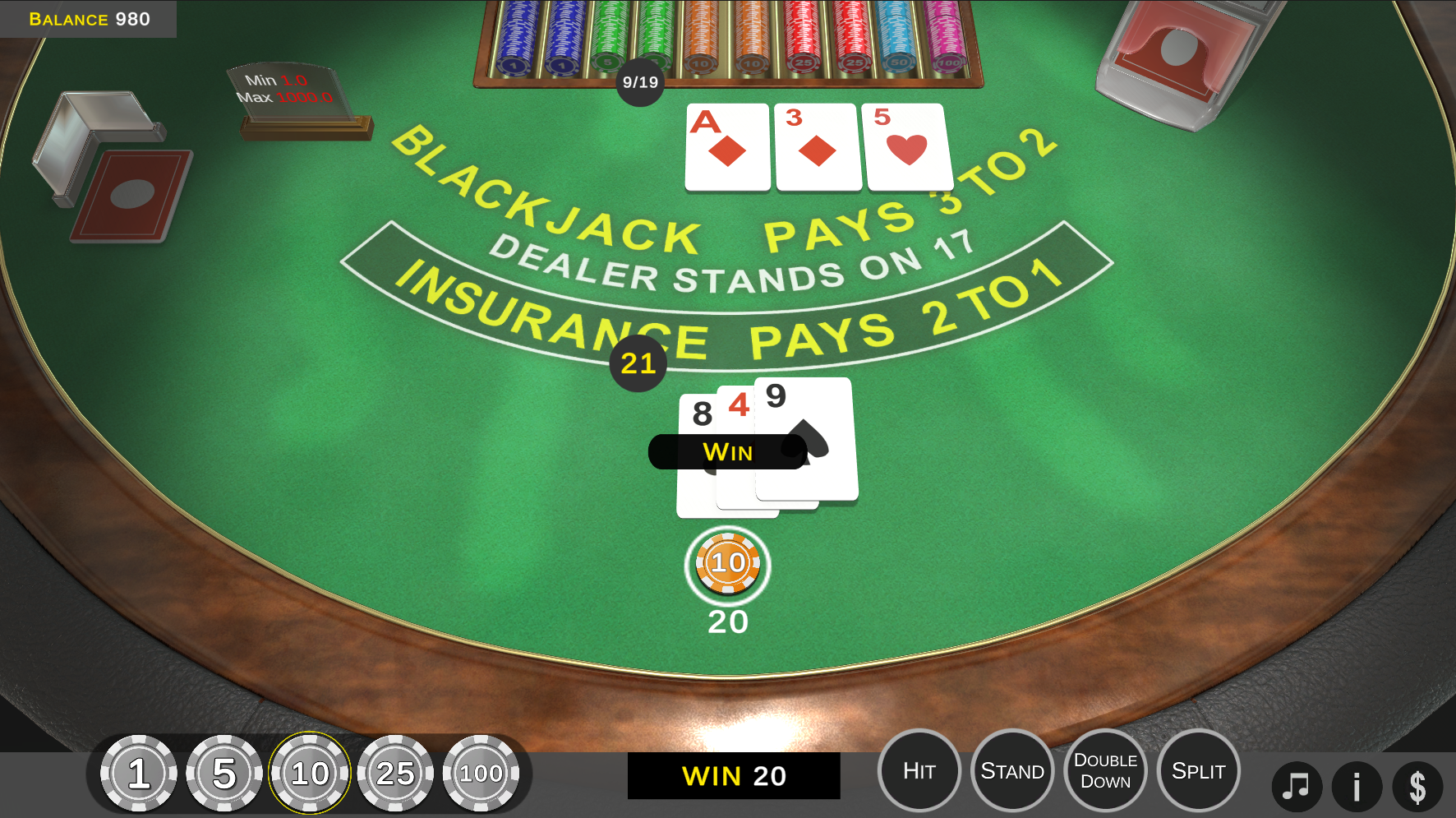The height and width of the screenshot is (818, 1456).
Task: Choose the 100 value betting chip
Action: coord(481,773)
